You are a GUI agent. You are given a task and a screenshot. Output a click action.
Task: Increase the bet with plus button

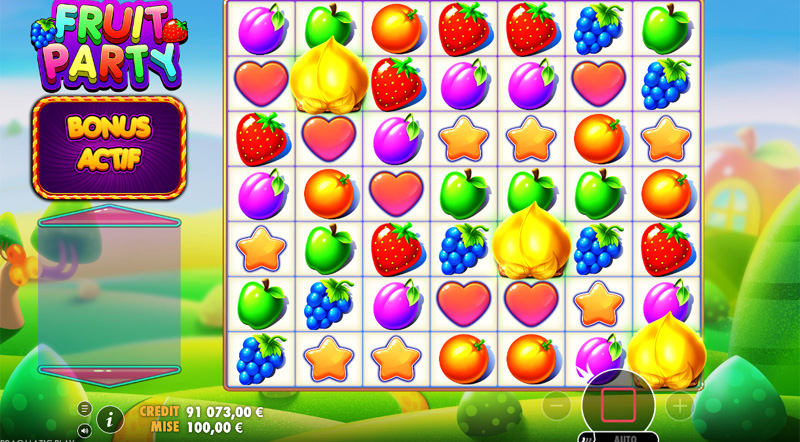pyautogui.click(x=679, y=406)
